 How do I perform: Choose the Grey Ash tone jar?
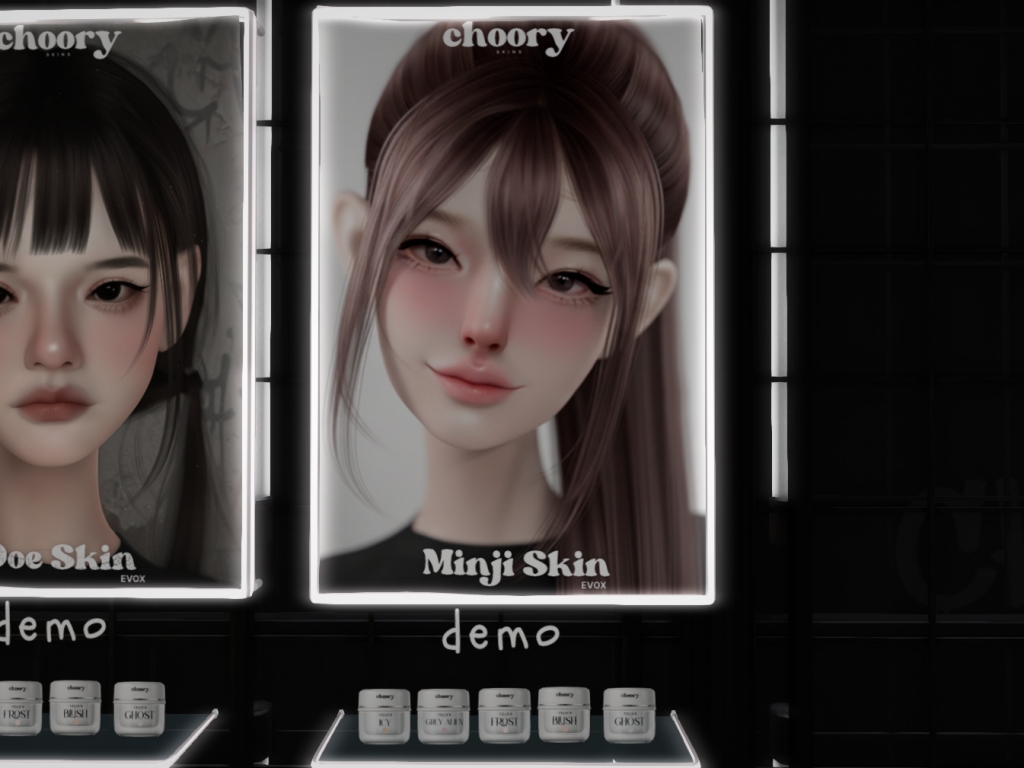(x=443, y=715)
